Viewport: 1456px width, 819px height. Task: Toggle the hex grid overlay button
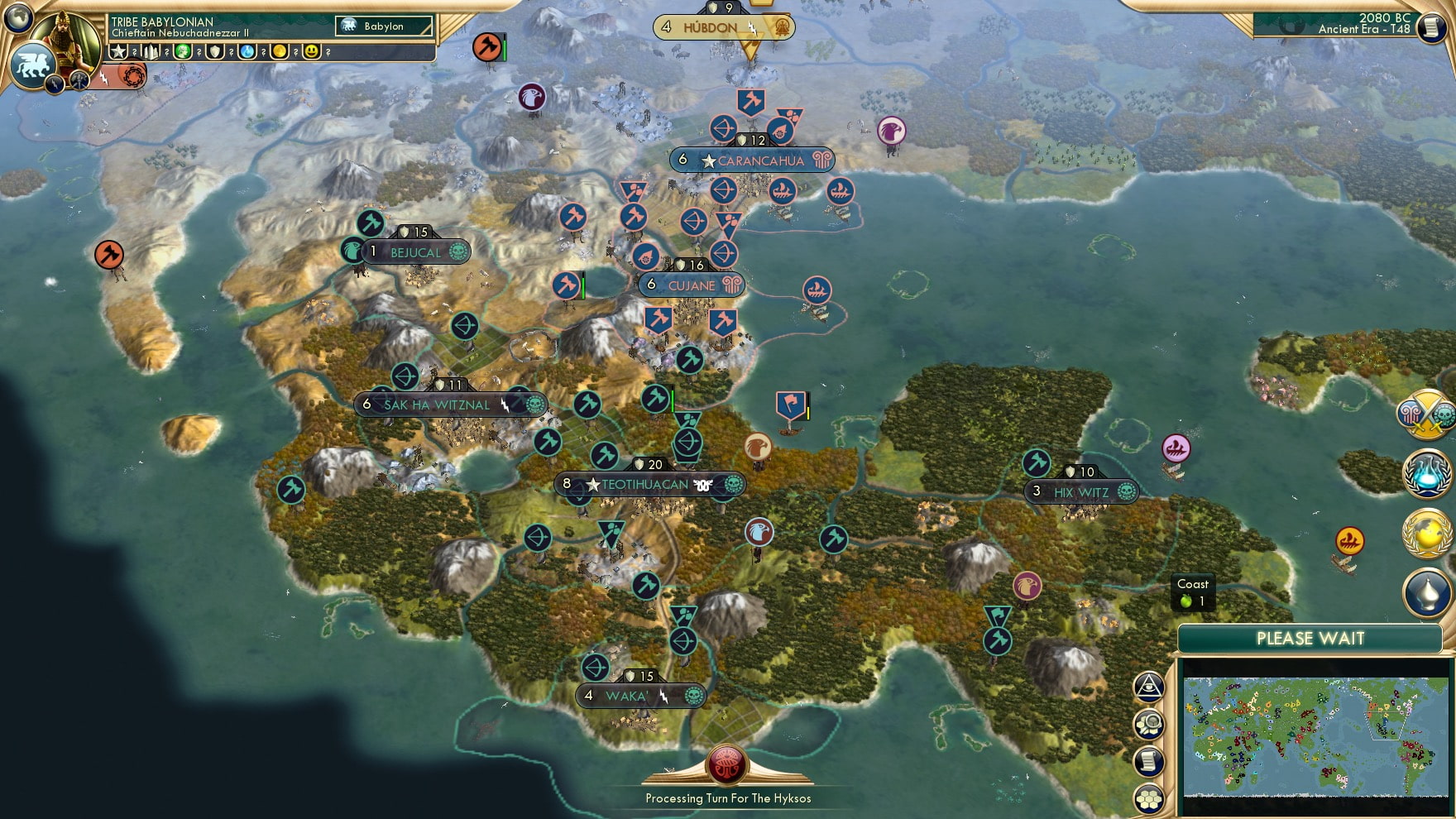(1149, 798)
